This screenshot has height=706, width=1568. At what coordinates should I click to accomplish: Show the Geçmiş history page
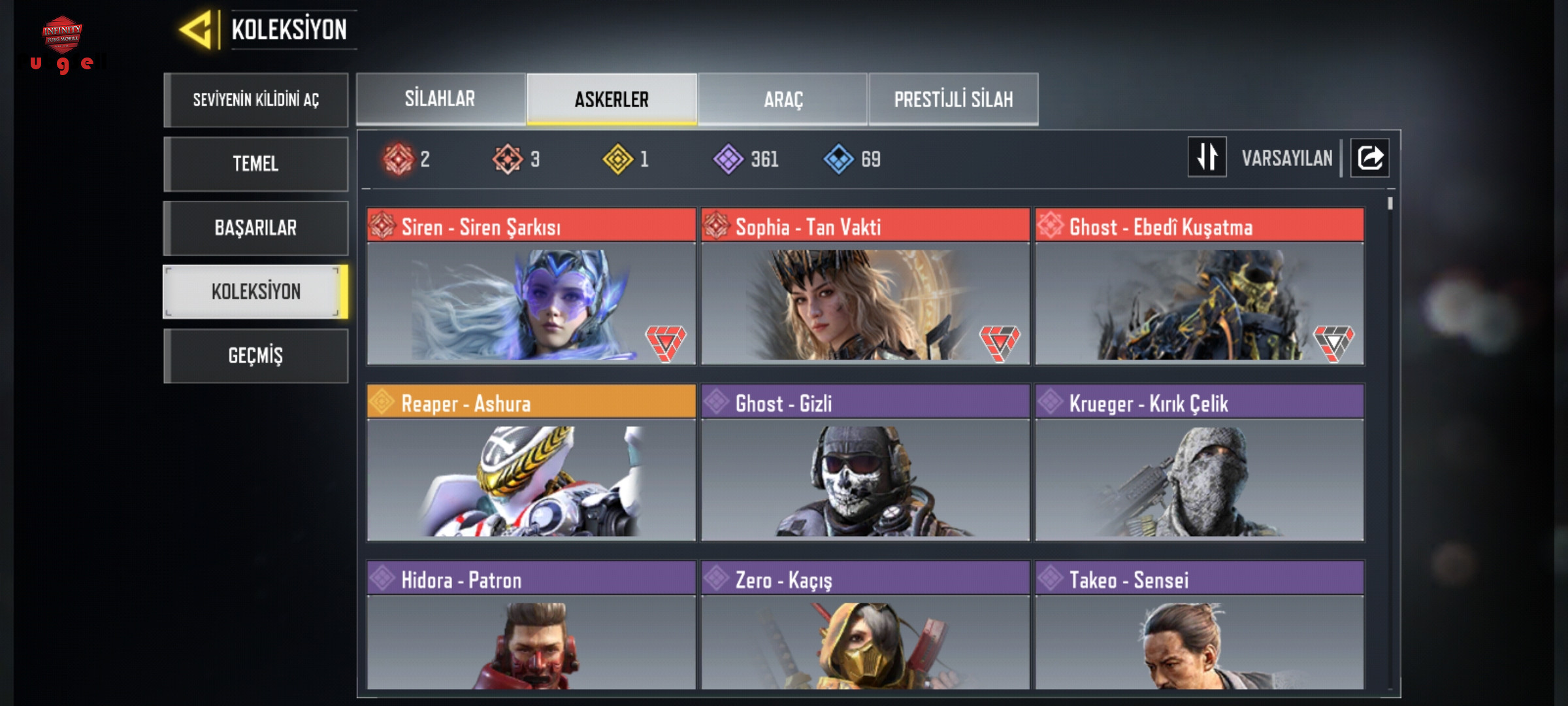(x=255, y=356)
